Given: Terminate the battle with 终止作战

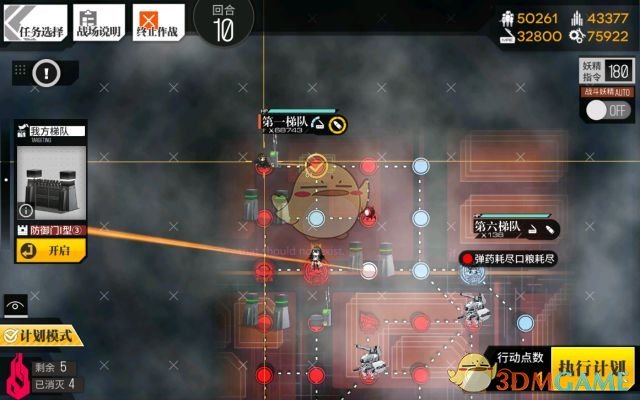Looking at the screenshot, I should click(x=162, y=24).
